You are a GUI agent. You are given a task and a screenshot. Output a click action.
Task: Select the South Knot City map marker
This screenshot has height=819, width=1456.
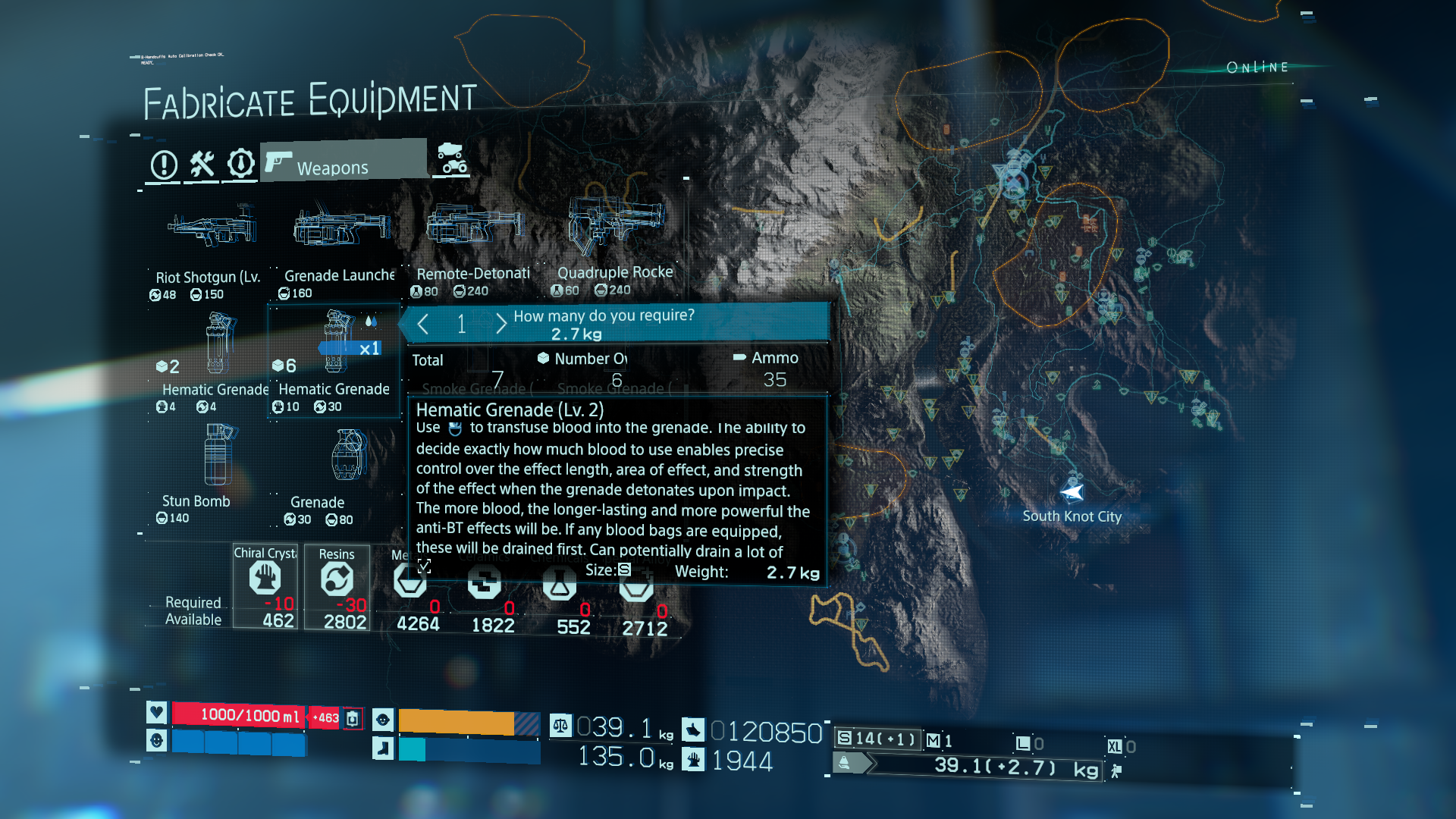(x=1072, y=494)
